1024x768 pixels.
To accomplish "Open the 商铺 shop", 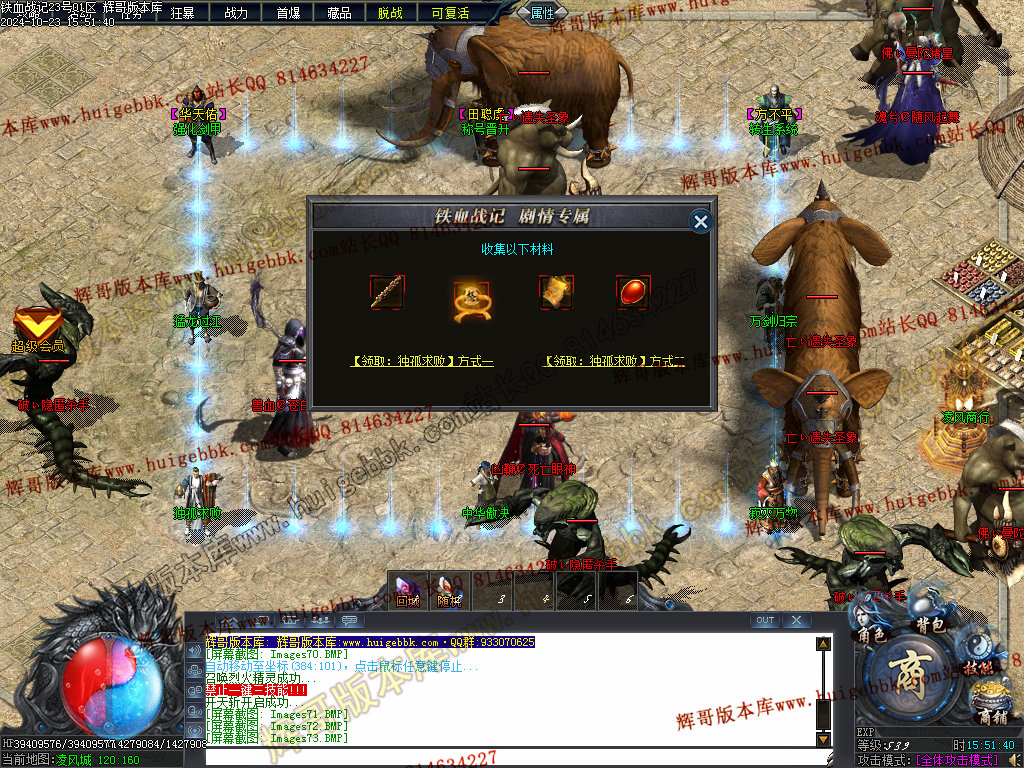I will click(x=991, y=717).
